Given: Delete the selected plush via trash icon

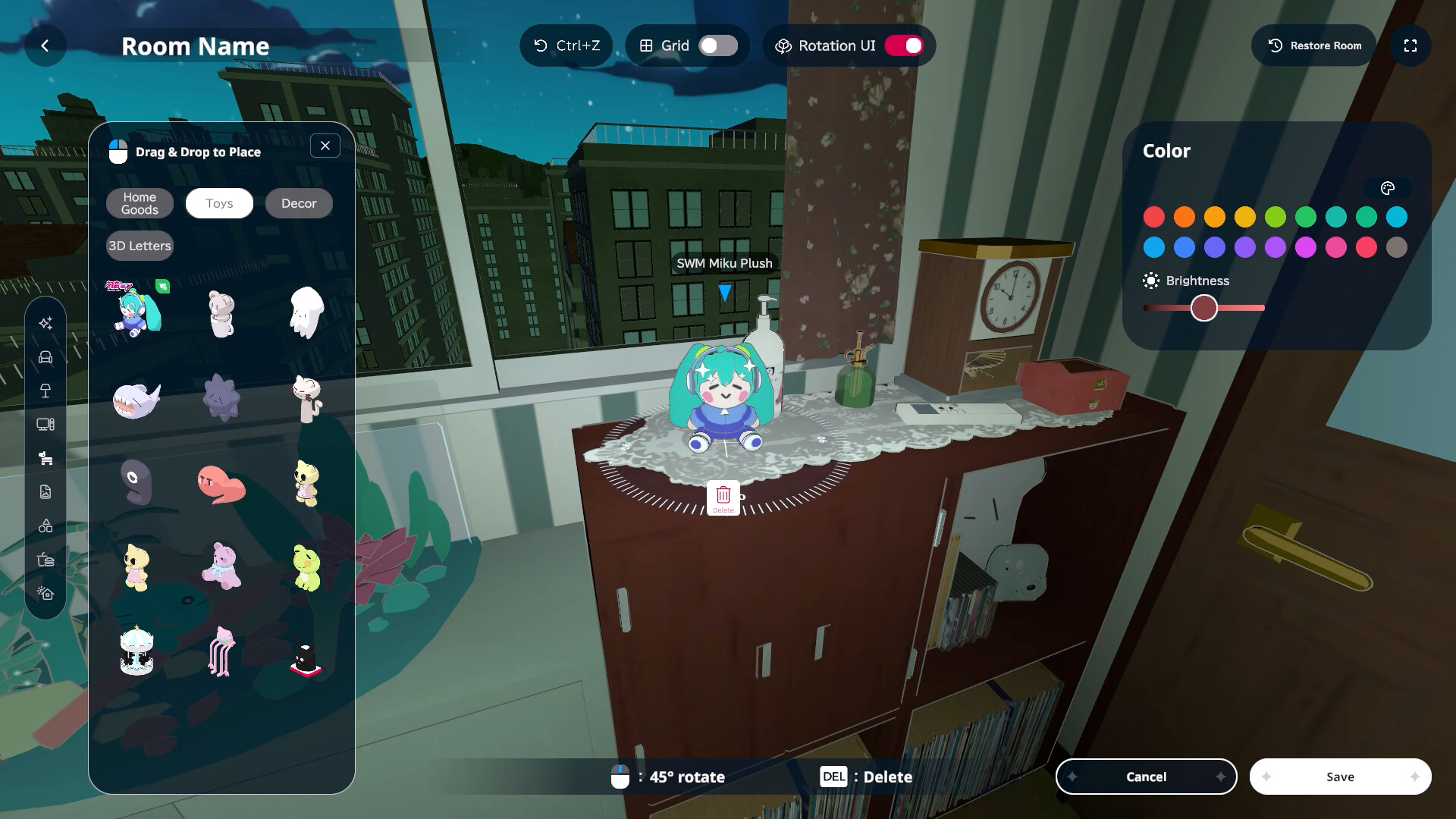Looking at the screenshot, I should 723,497.
